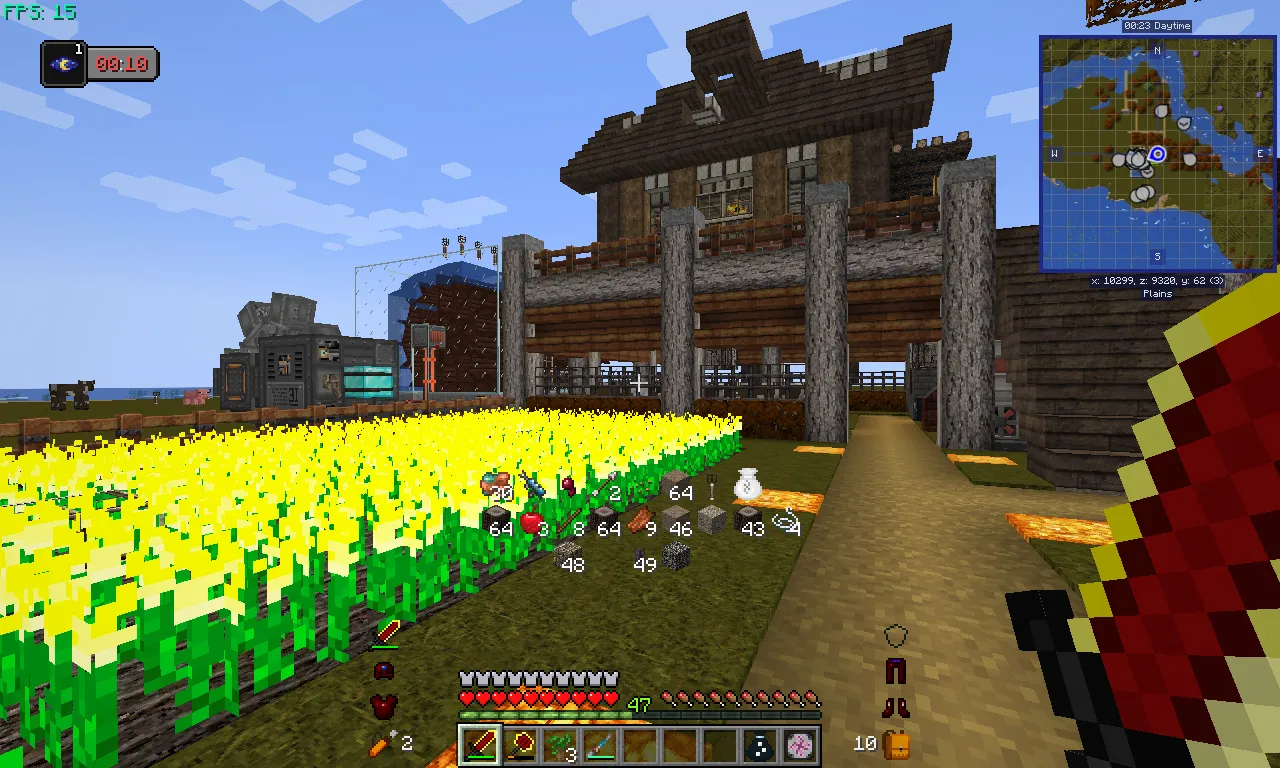The height and width of the screenshot is (768, 1280).
Task: Click the shield icon in the armor display
Action: point(893,634)
